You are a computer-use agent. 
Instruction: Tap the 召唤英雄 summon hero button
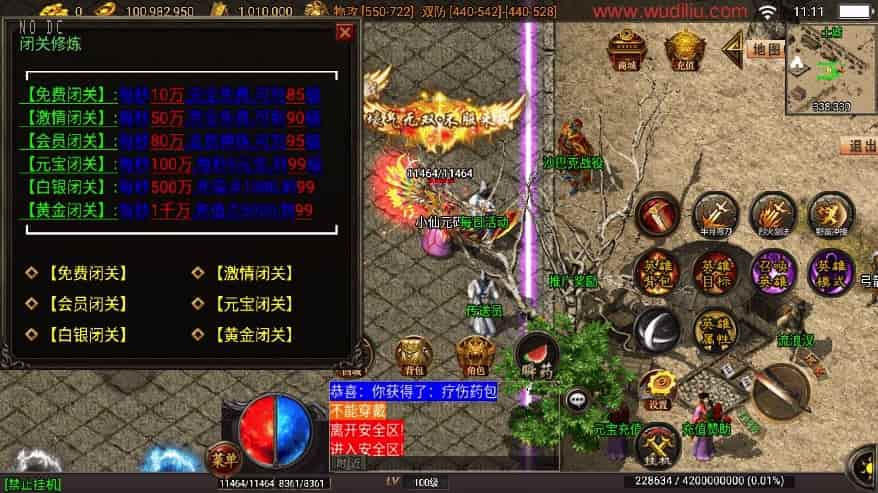[x=773, y=272]
